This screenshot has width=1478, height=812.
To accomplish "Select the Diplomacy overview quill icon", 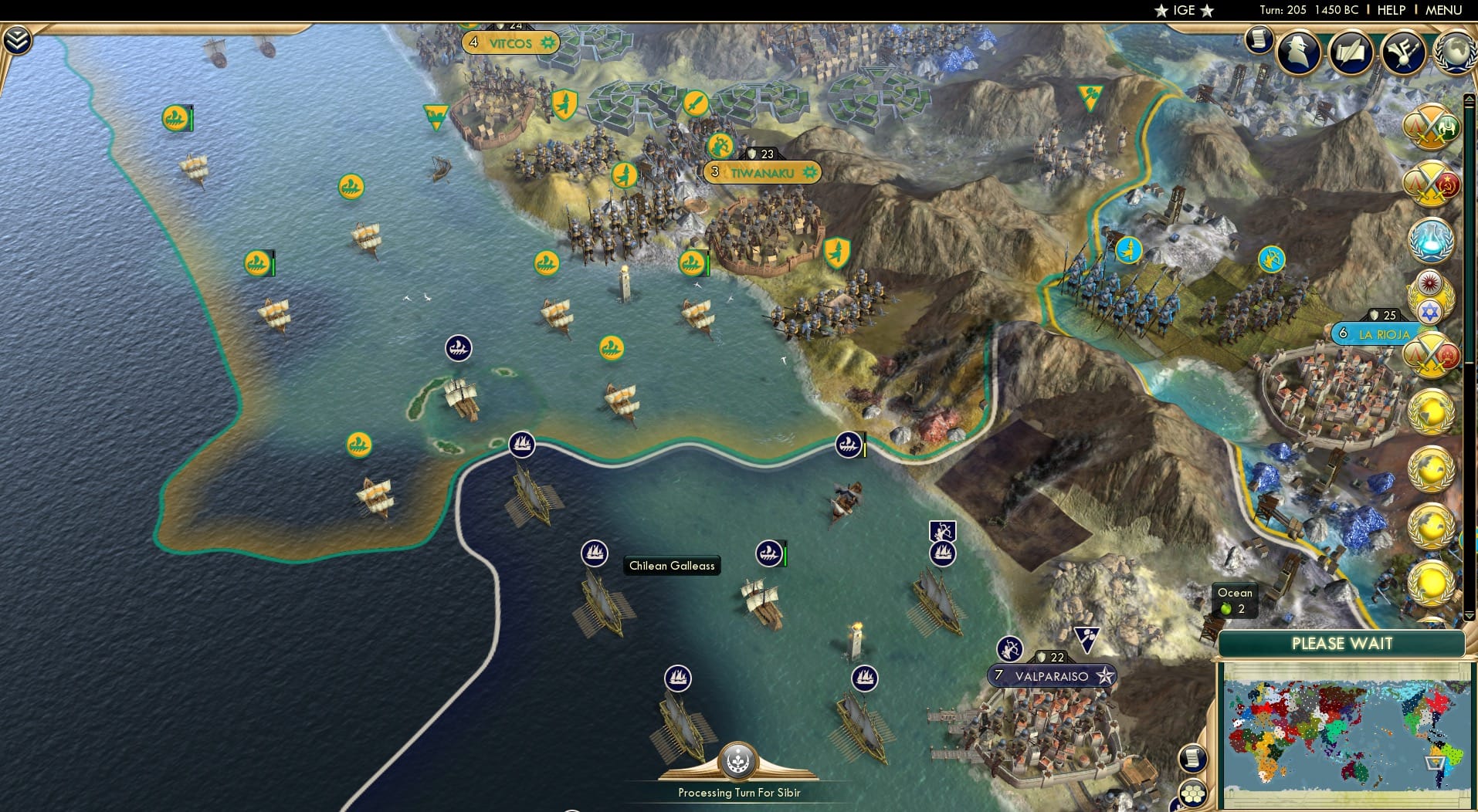I will 1351,52.
